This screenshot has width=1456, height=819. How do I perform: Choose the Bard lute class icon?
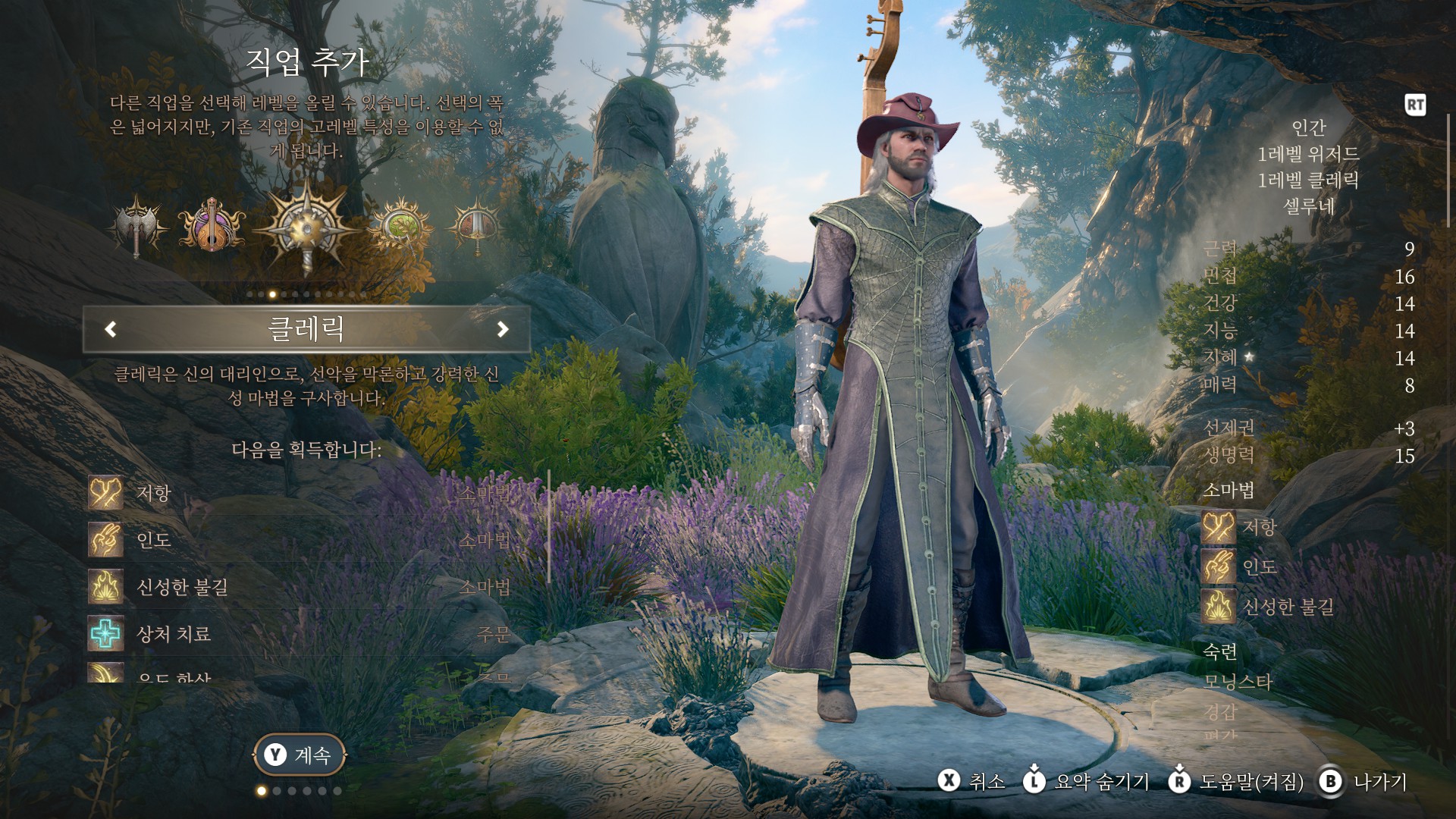click(212, 226)
